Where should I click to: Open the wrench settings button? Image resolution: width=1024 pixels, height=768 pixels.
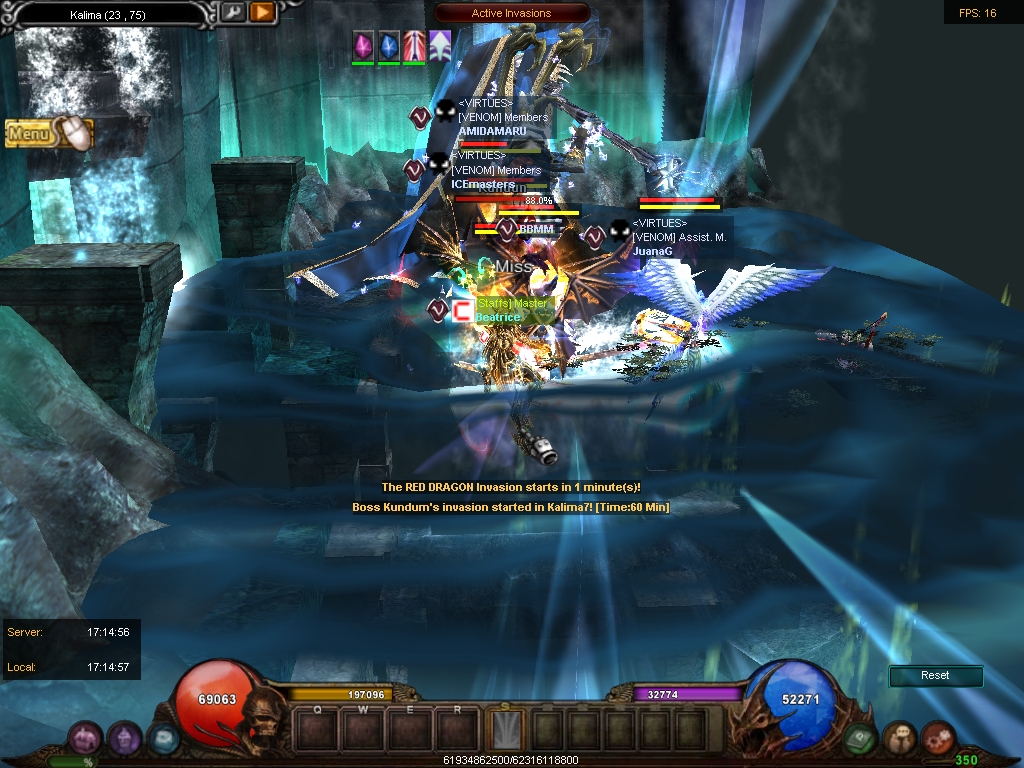[x=232, y=12]
